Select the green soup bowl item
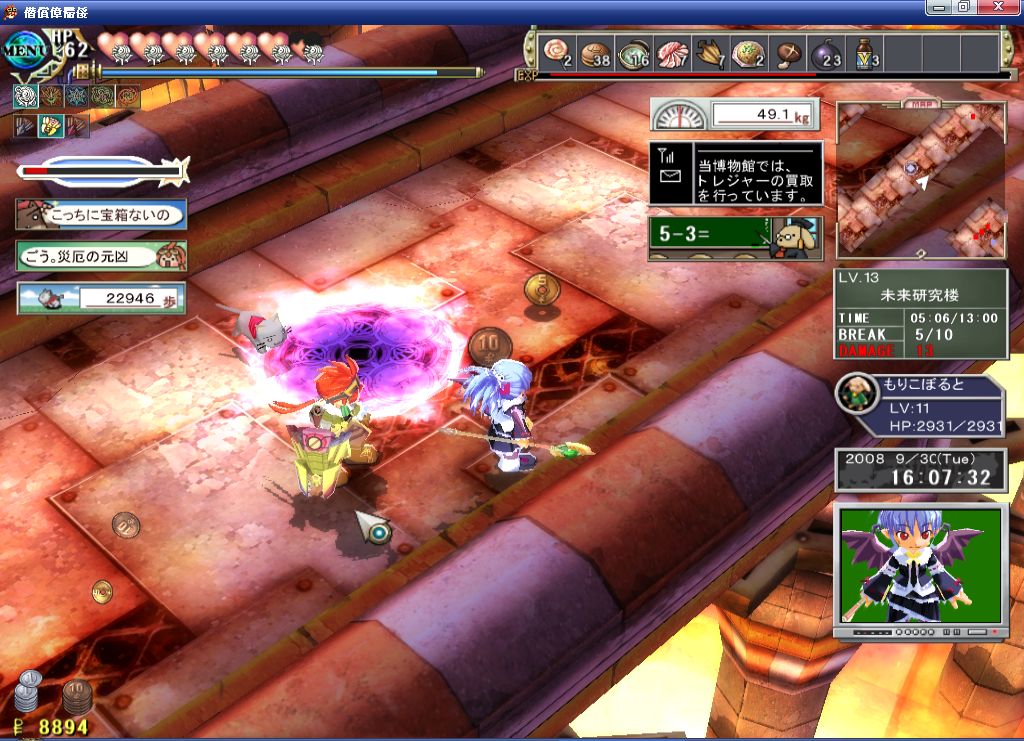The width and height of the screenshot is (1024, 741). tap(634, 51)
